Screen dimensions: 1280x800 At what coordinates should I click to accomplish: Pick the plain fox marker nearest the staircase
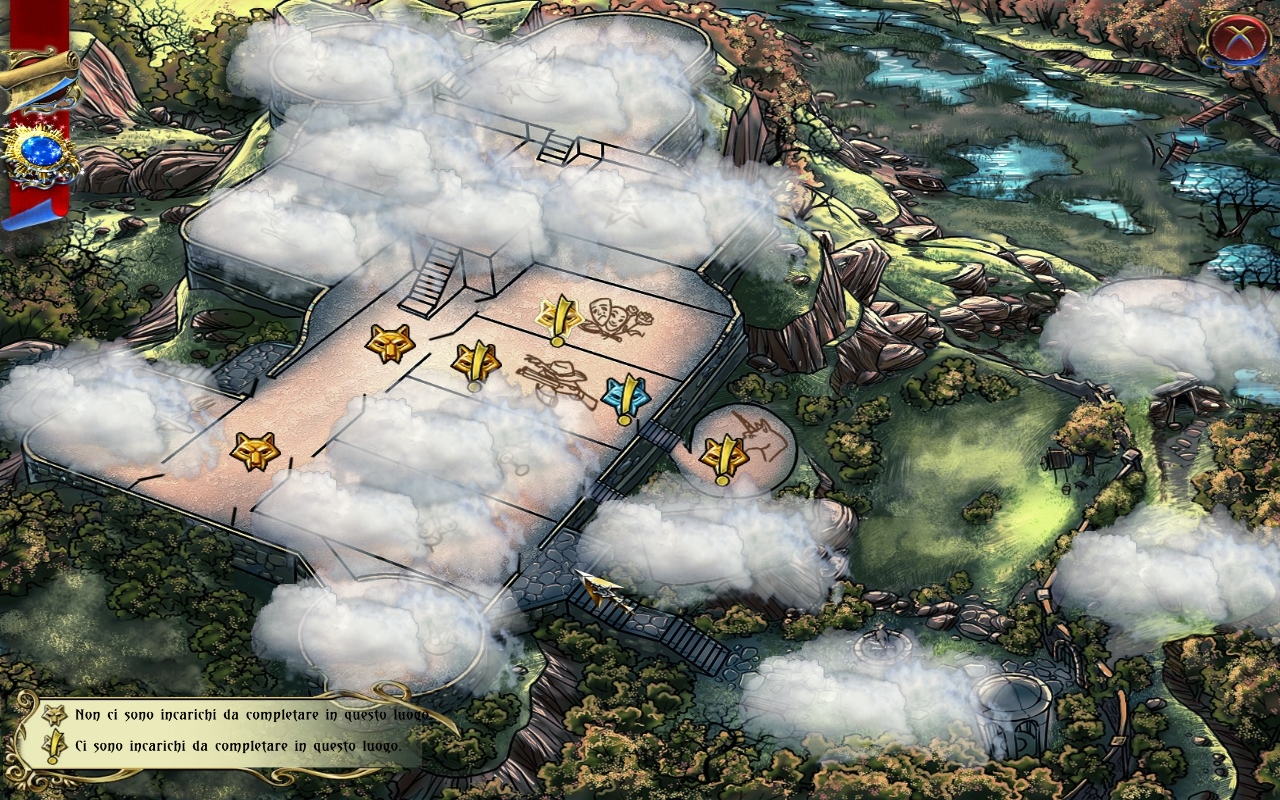389,344
